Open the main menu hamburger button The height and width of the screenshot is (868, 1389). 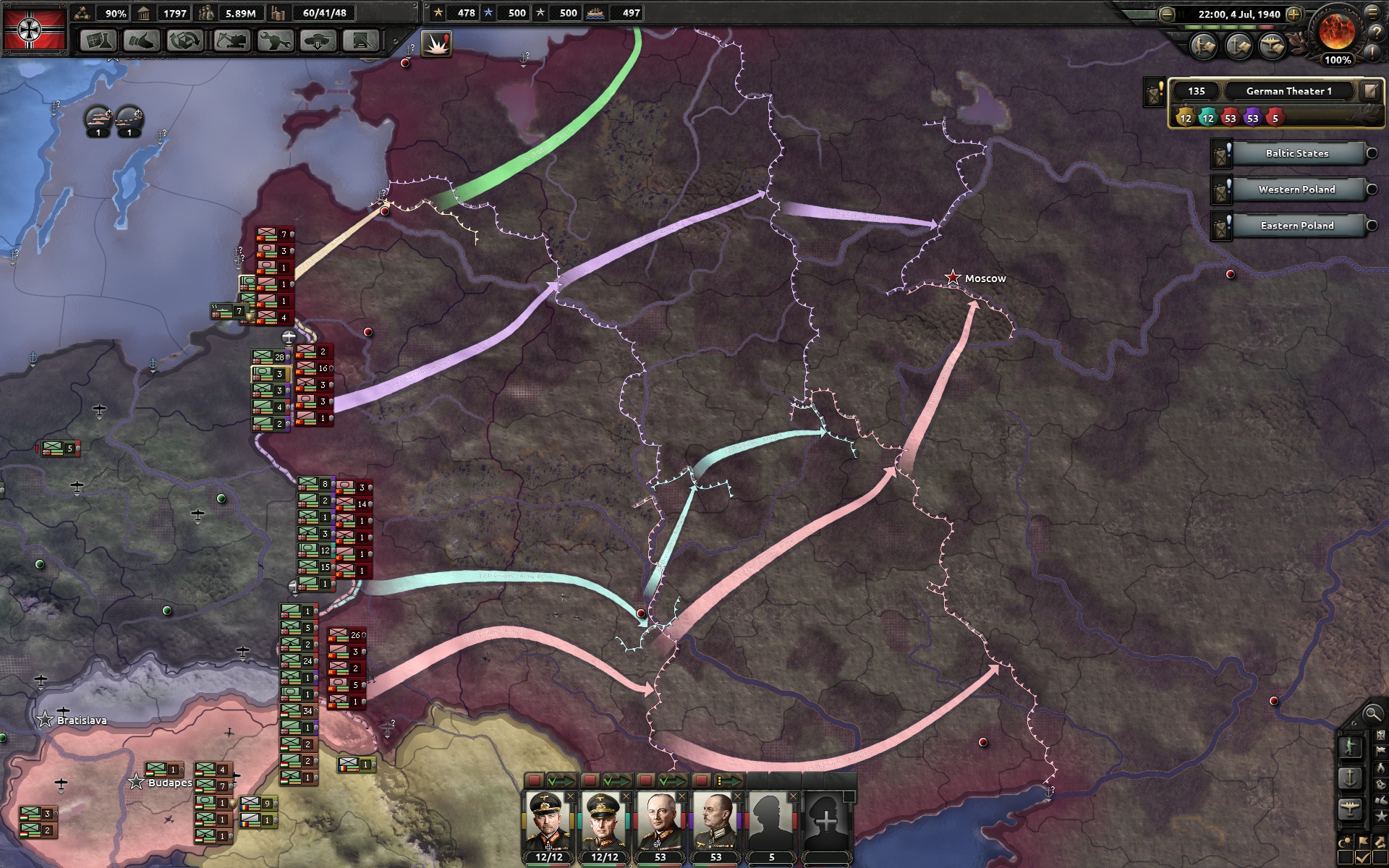click(x=1372, y=12)
